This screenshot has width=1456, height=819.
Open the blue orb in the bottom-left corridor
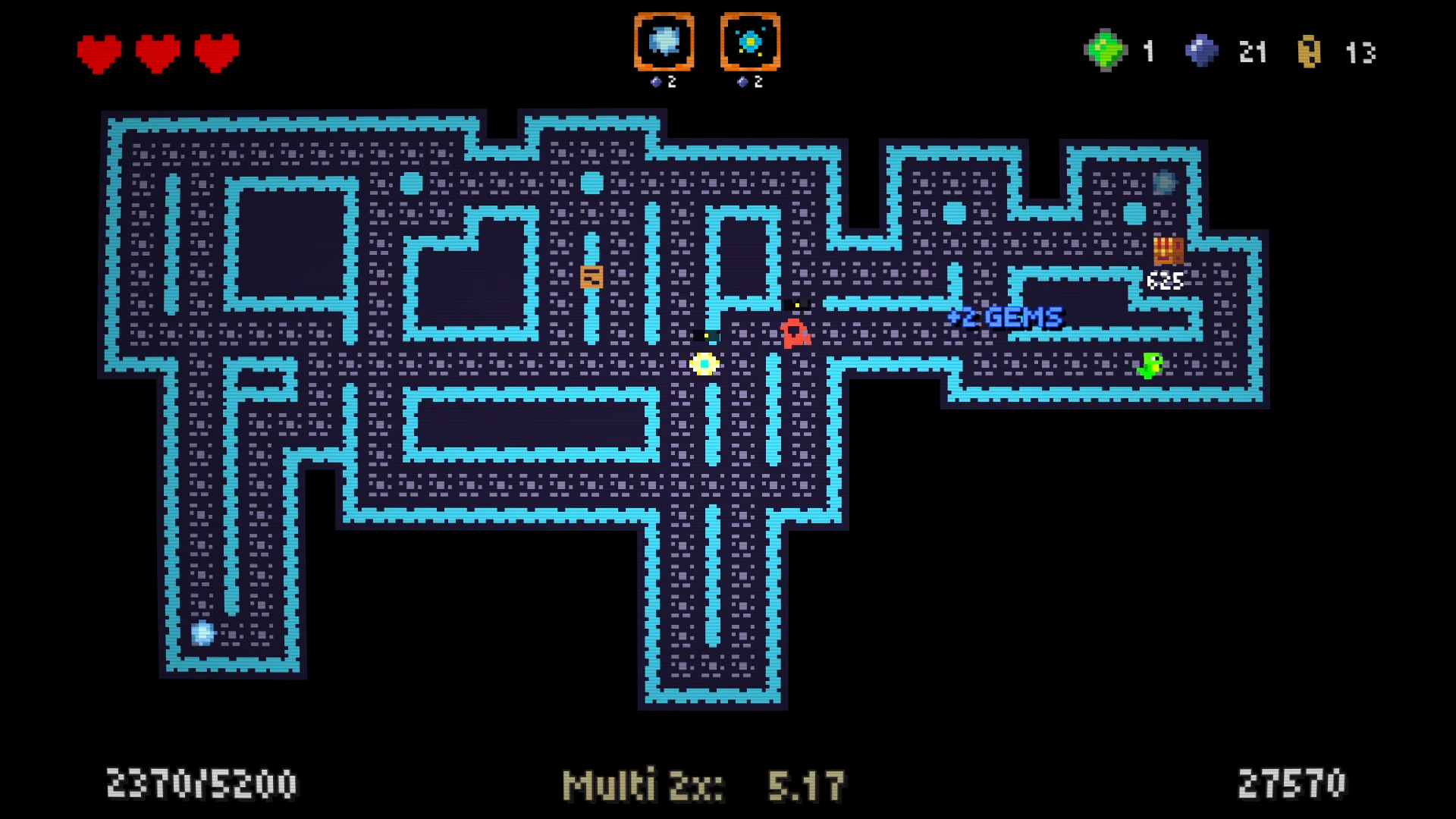[202, 633]
